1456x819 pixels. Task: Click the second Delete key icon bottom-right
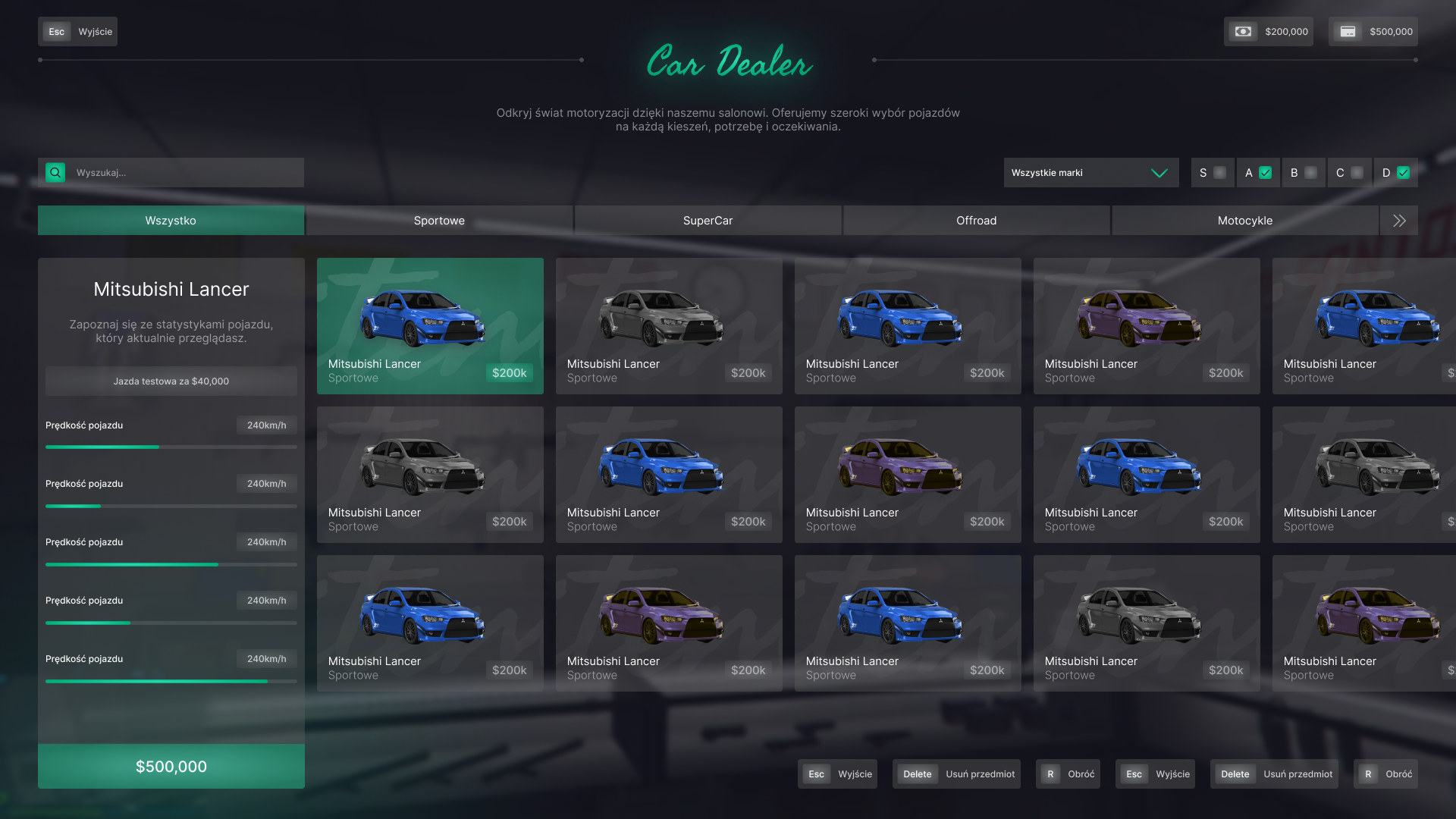click(x=1235, y=773)
